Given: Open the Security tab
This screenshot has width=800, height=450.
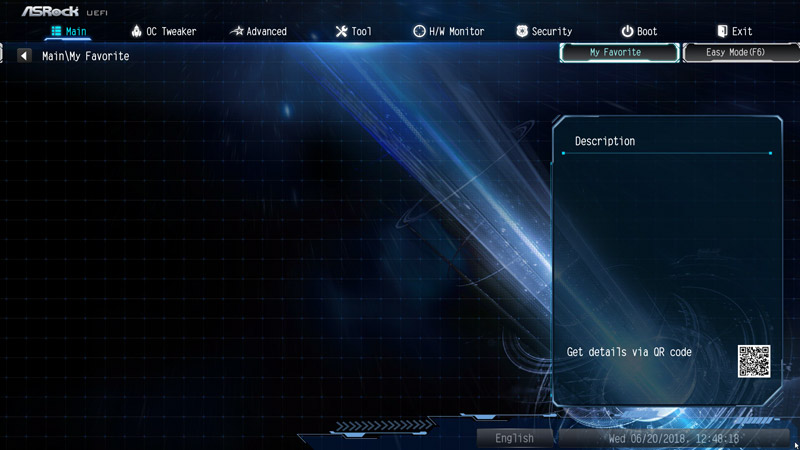Looking at the screenshot, I should [x=544, y=31].
